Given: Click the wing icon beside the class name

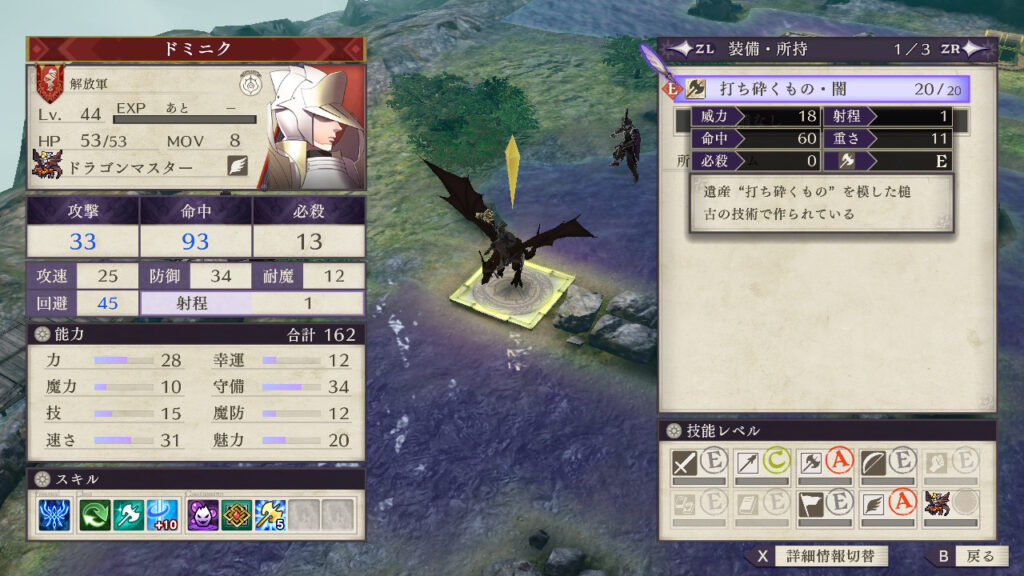Looking at the screenshot, I should (x=237, y=167).
